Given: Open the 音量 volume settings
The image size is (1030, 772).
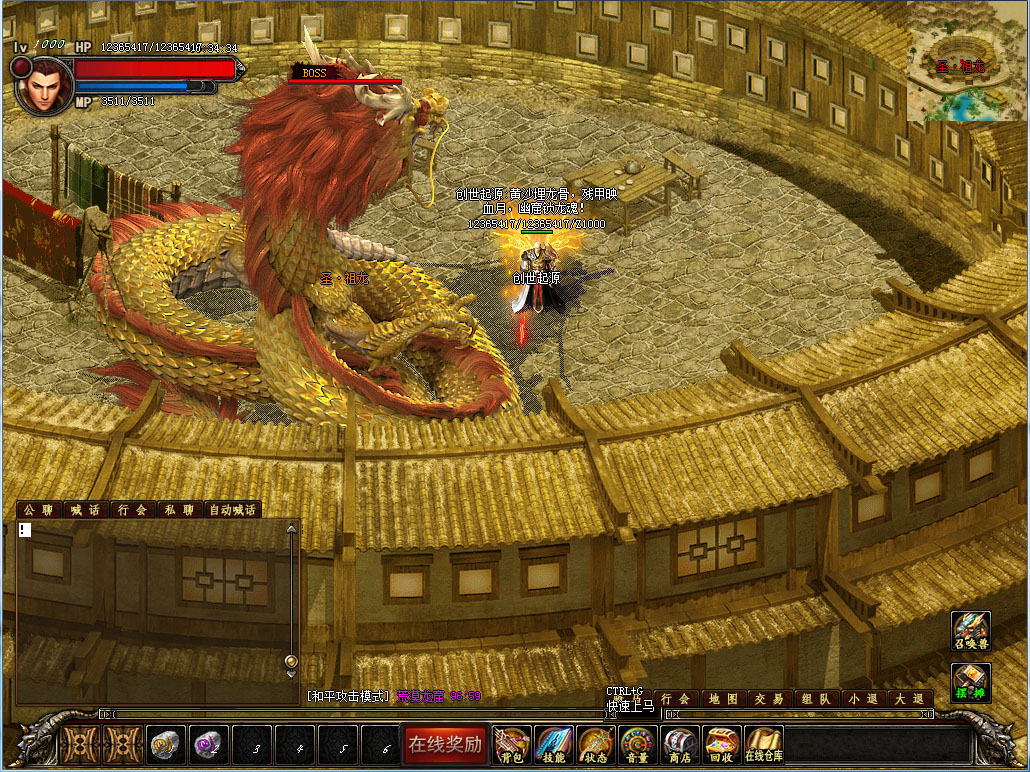Looking at the screenshot, I should [x=638, y=744].
